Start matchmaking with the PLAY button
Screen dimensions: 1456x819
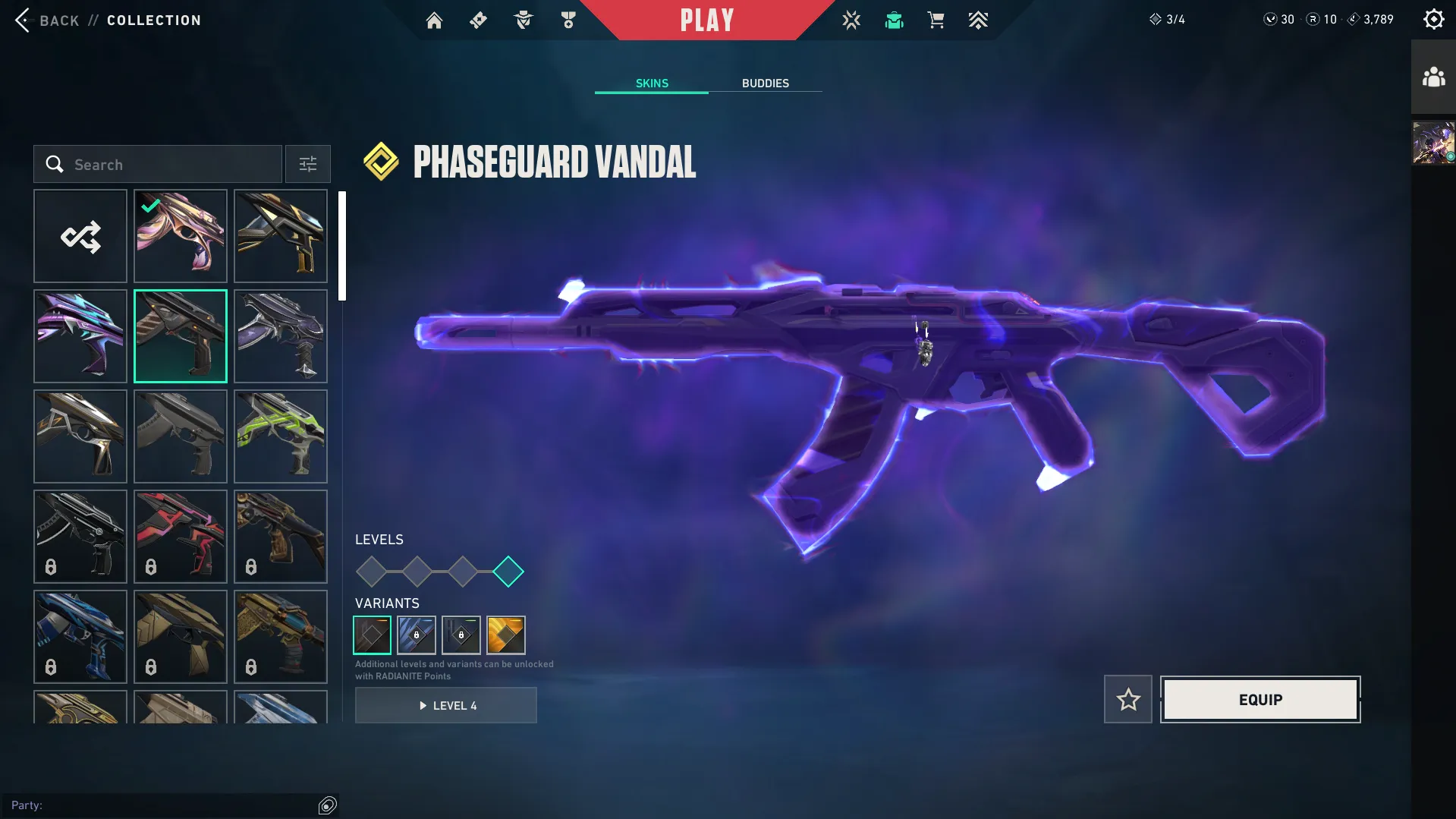tap(706, 20)
